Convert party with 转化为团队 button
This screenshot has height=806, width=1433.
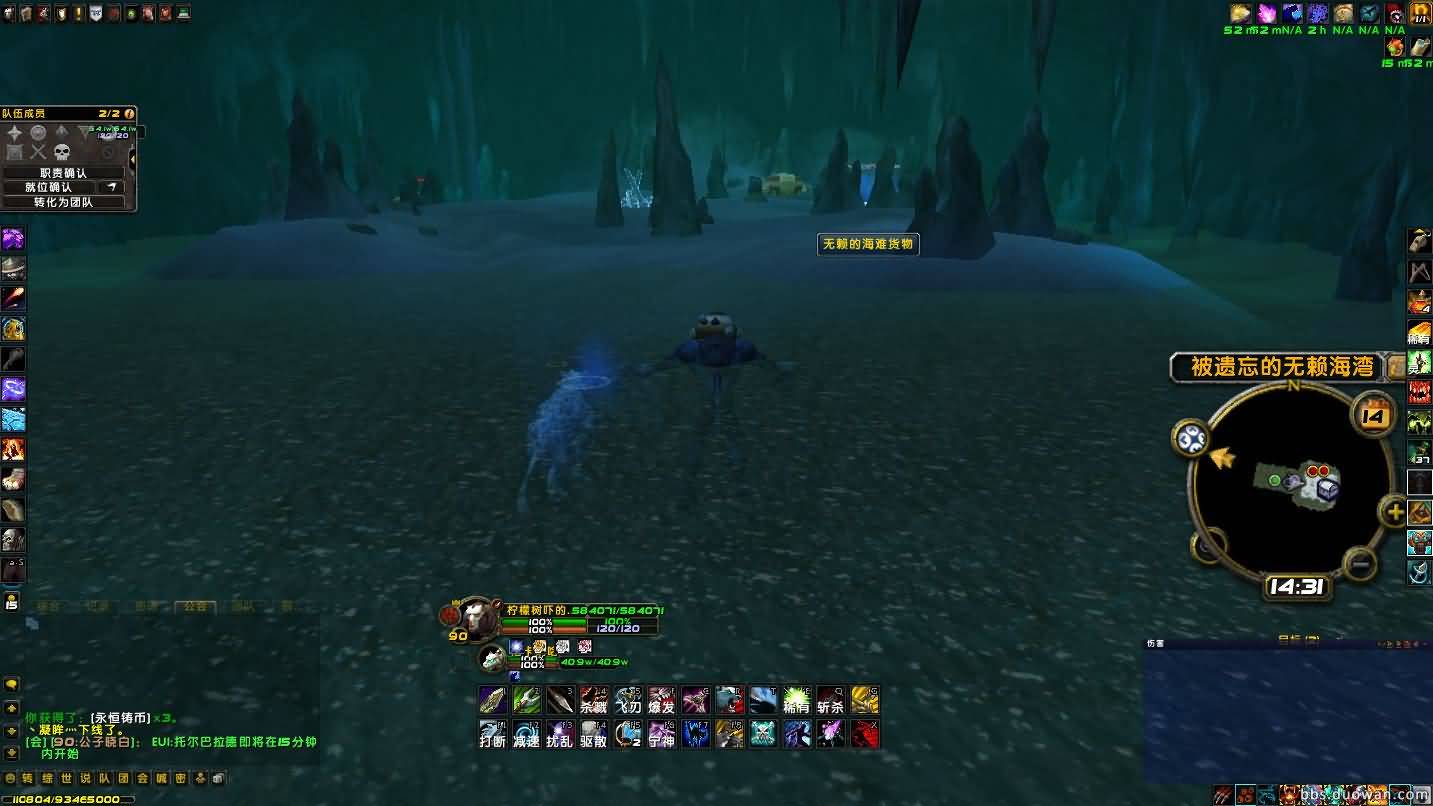point(63,202)
